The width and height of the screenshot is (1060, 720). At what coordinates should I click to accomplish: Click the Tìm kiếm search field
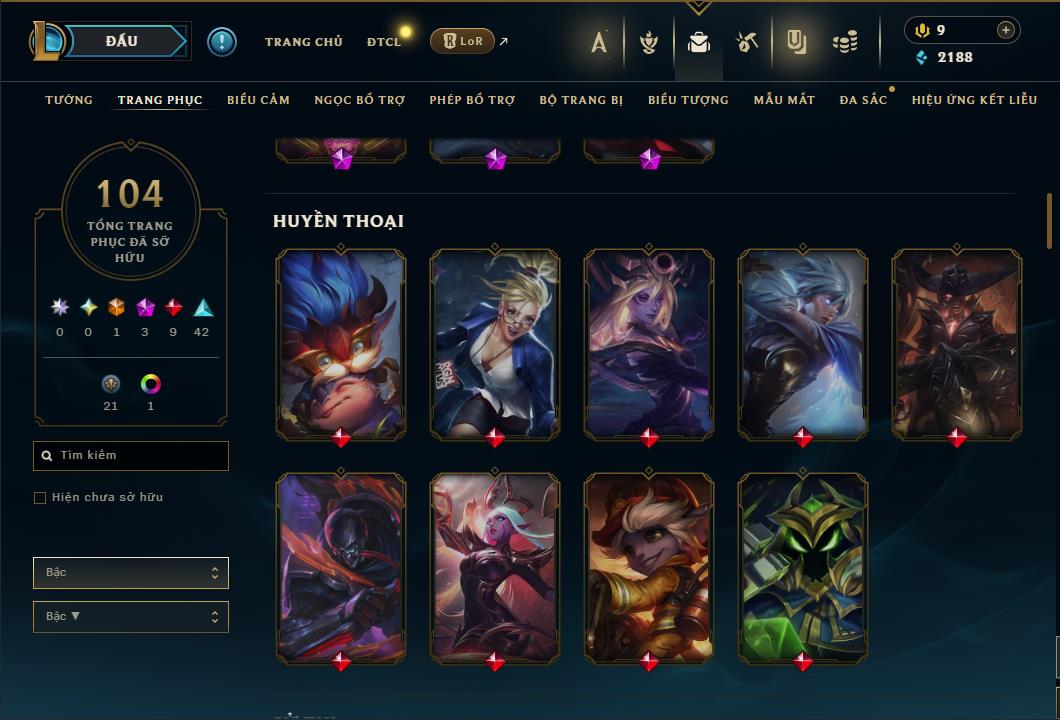[x=131, y=456]
